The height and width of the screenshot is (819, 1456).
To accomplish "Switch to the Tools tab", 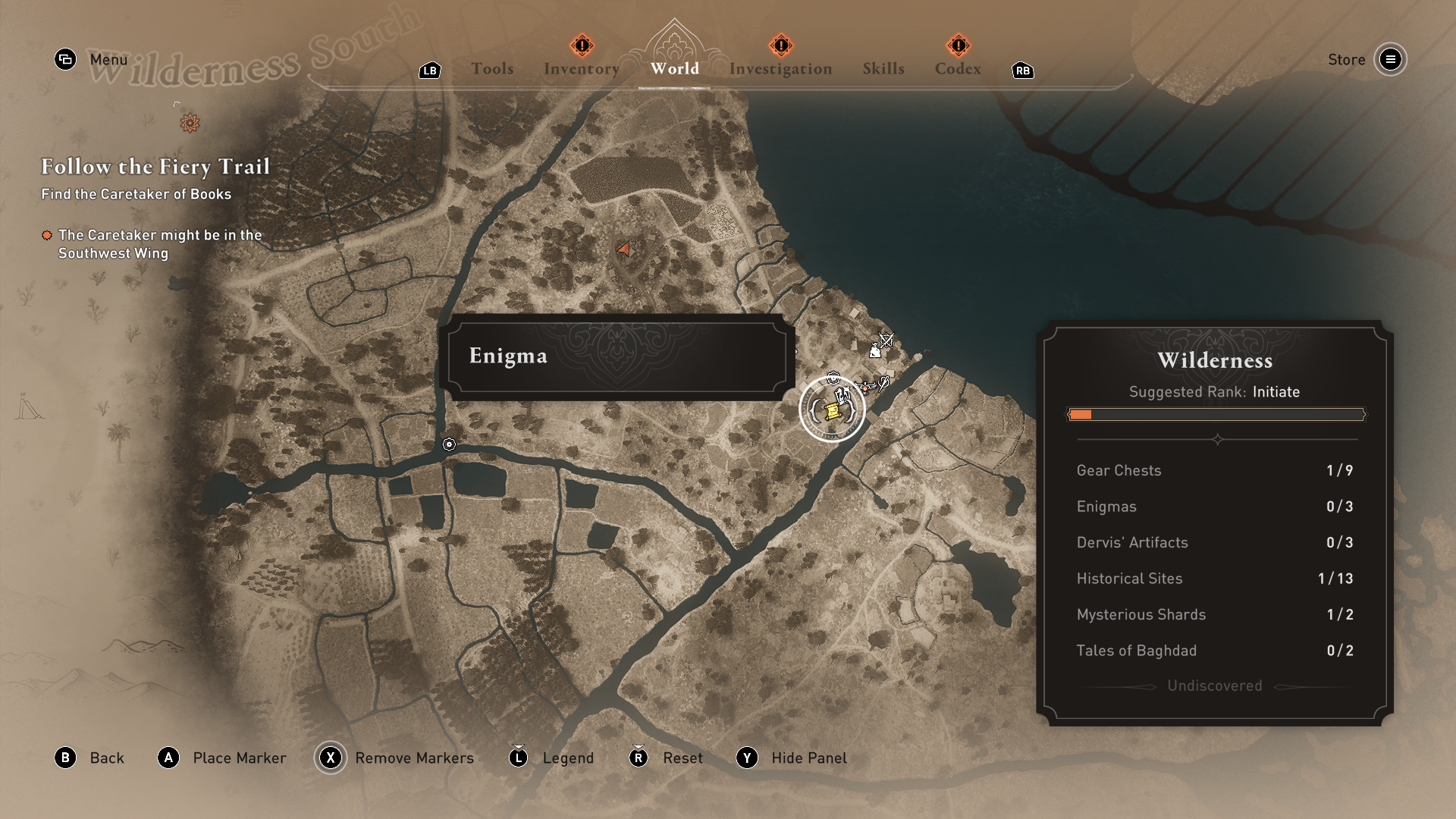I will (x=492, y=69).
